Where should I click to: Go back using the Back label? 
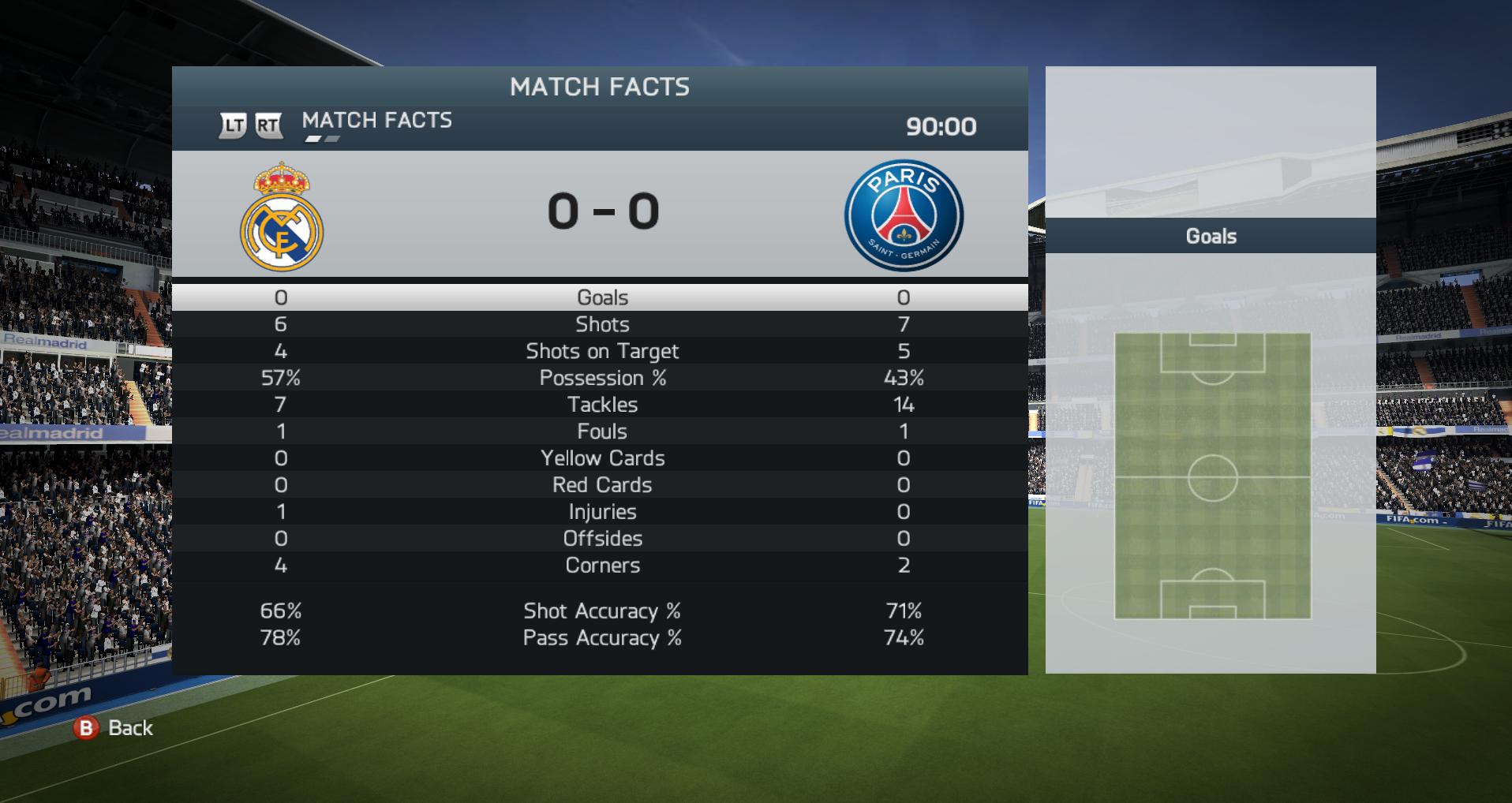pyautogui.click(x=130, y=727)
